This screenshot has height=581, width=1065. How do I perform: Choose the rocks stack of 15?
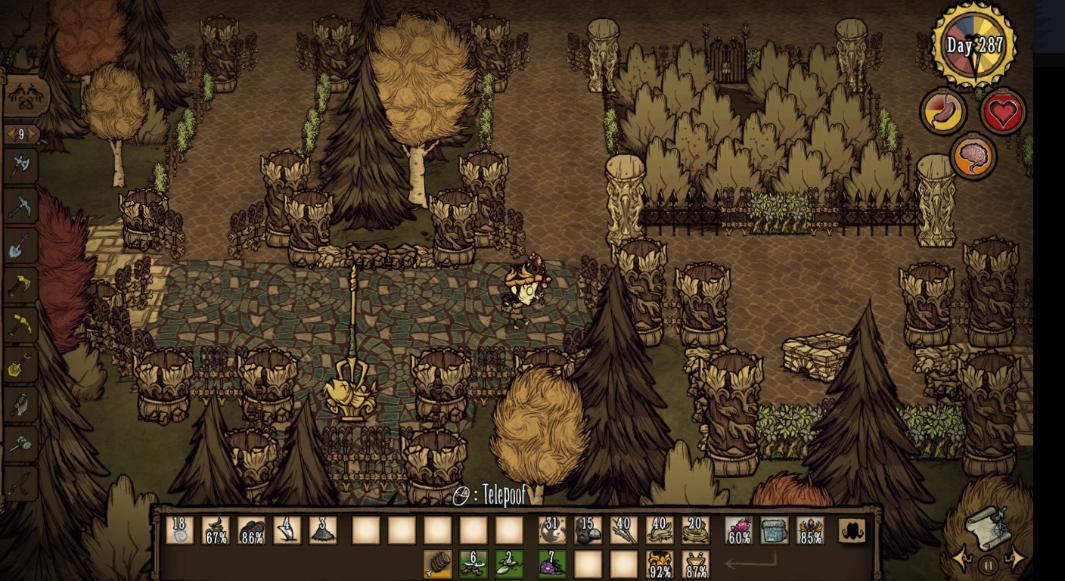[x=588, y=530]
